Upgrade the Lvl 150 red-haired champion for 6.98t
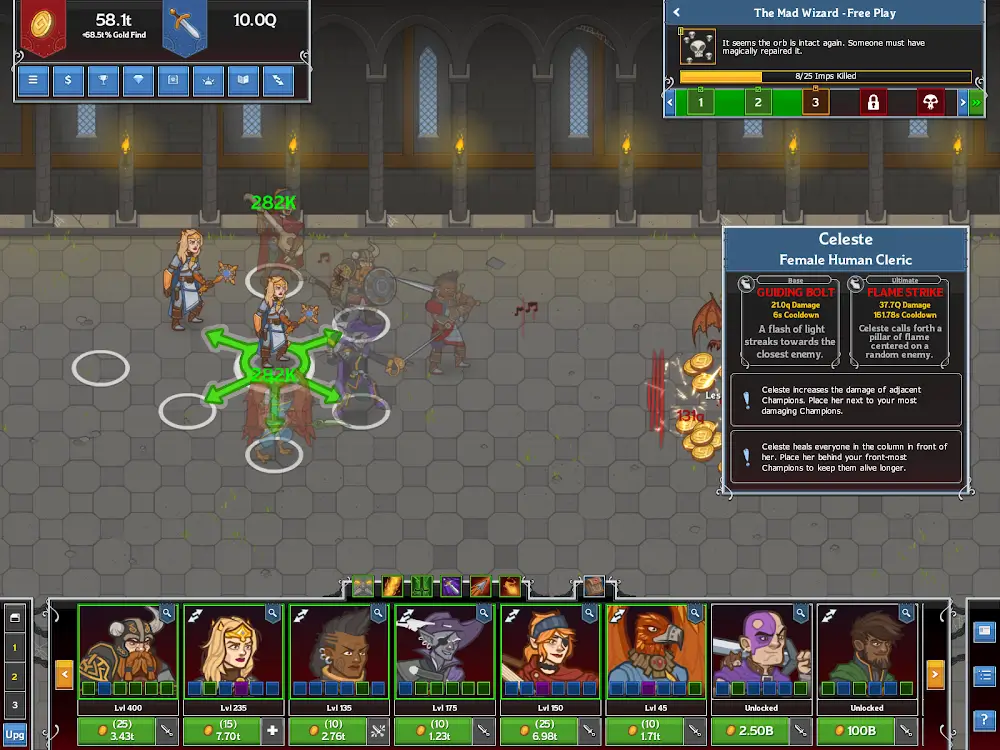This screenshot has width=1000, height=750. pos(538,732)
